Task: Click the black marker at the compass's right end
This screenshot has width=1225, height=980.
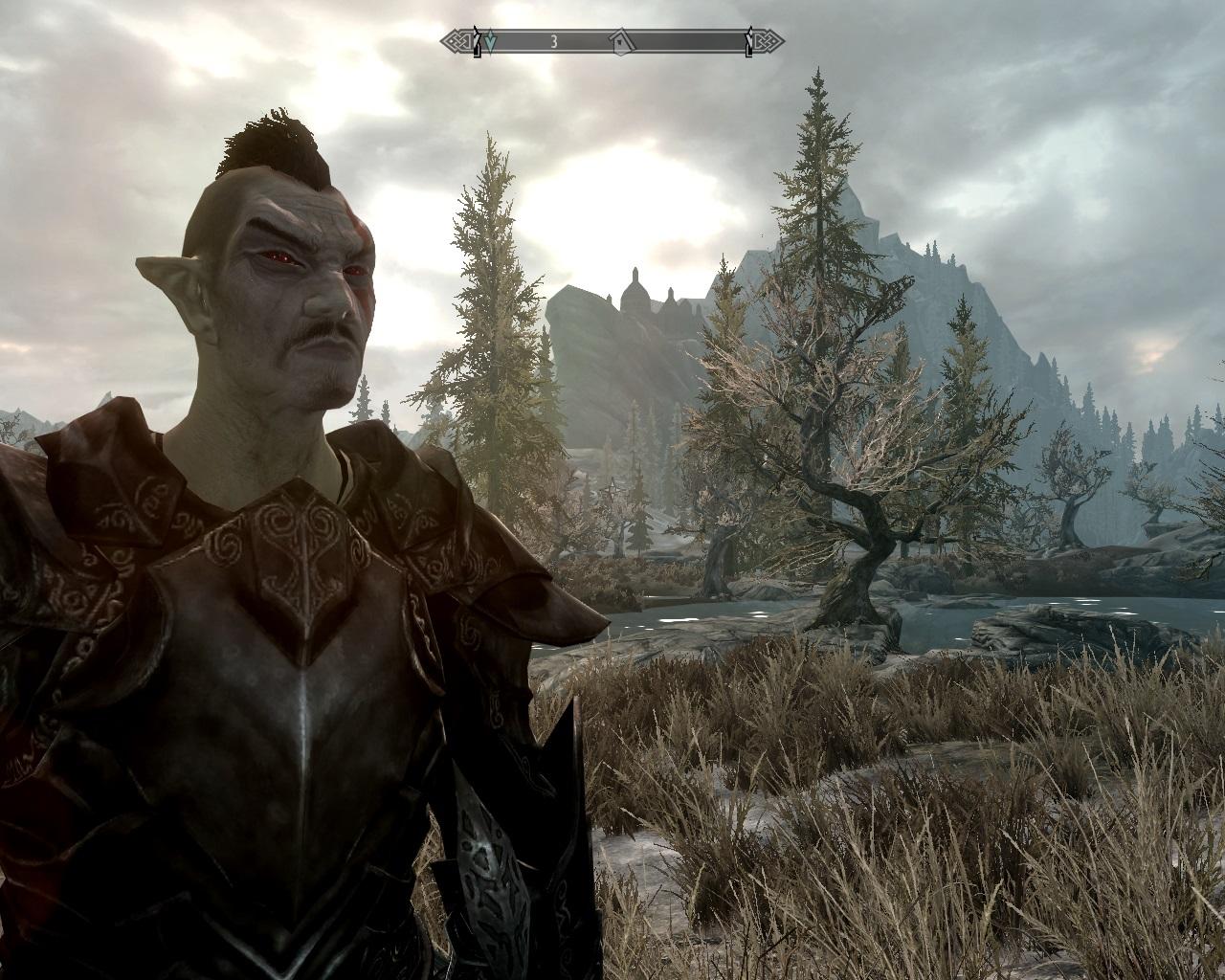Action: (748, 42)
